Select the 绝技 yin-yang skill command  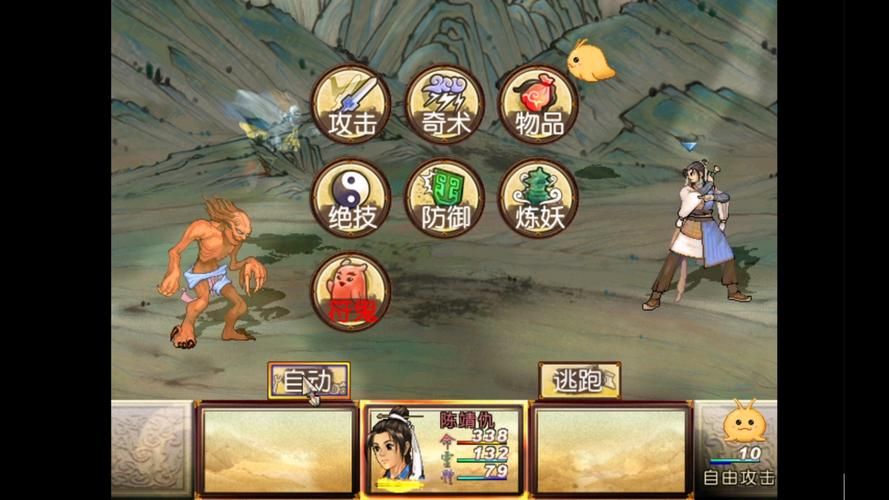click(x=350, y=197)
